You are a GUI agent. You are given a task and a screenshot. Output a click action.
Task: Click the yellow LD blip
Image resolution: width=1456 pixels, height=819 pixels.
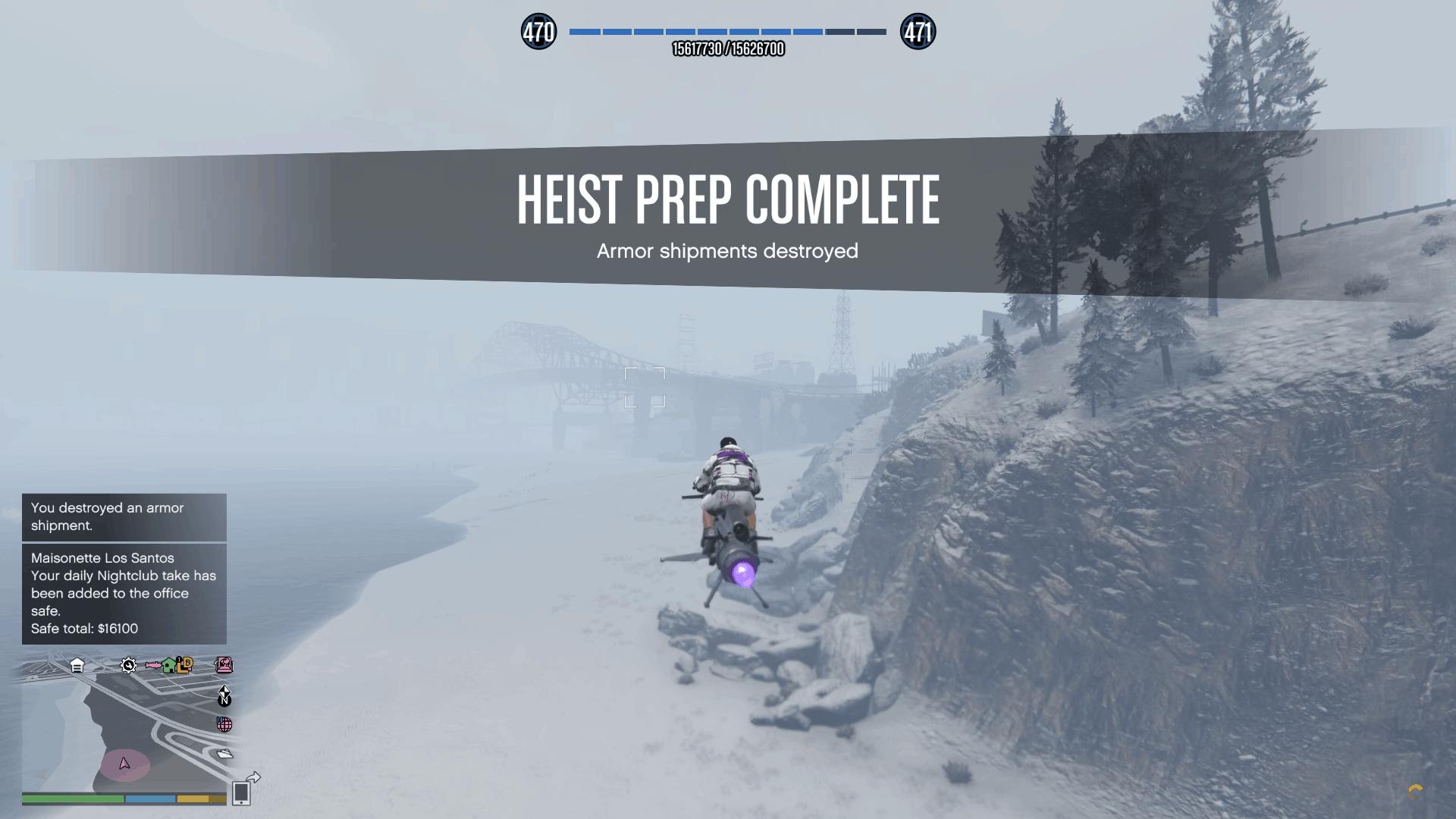[x=185, y=665]
